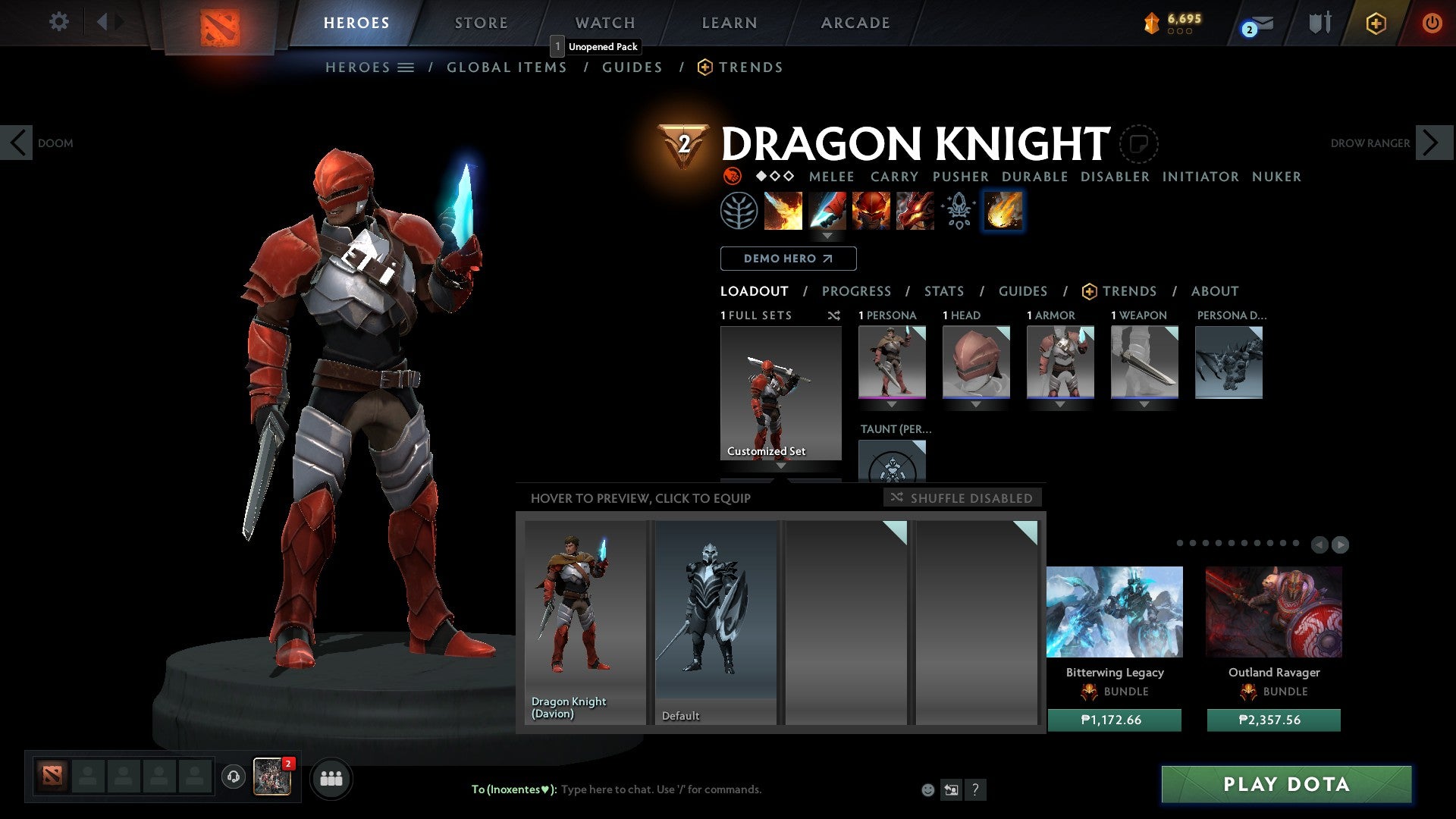Image resolution: width=1456 pixels, height=819 pixels.
Task: Enable the Shuffle Disabled option
Action: [x=962, y=498]
